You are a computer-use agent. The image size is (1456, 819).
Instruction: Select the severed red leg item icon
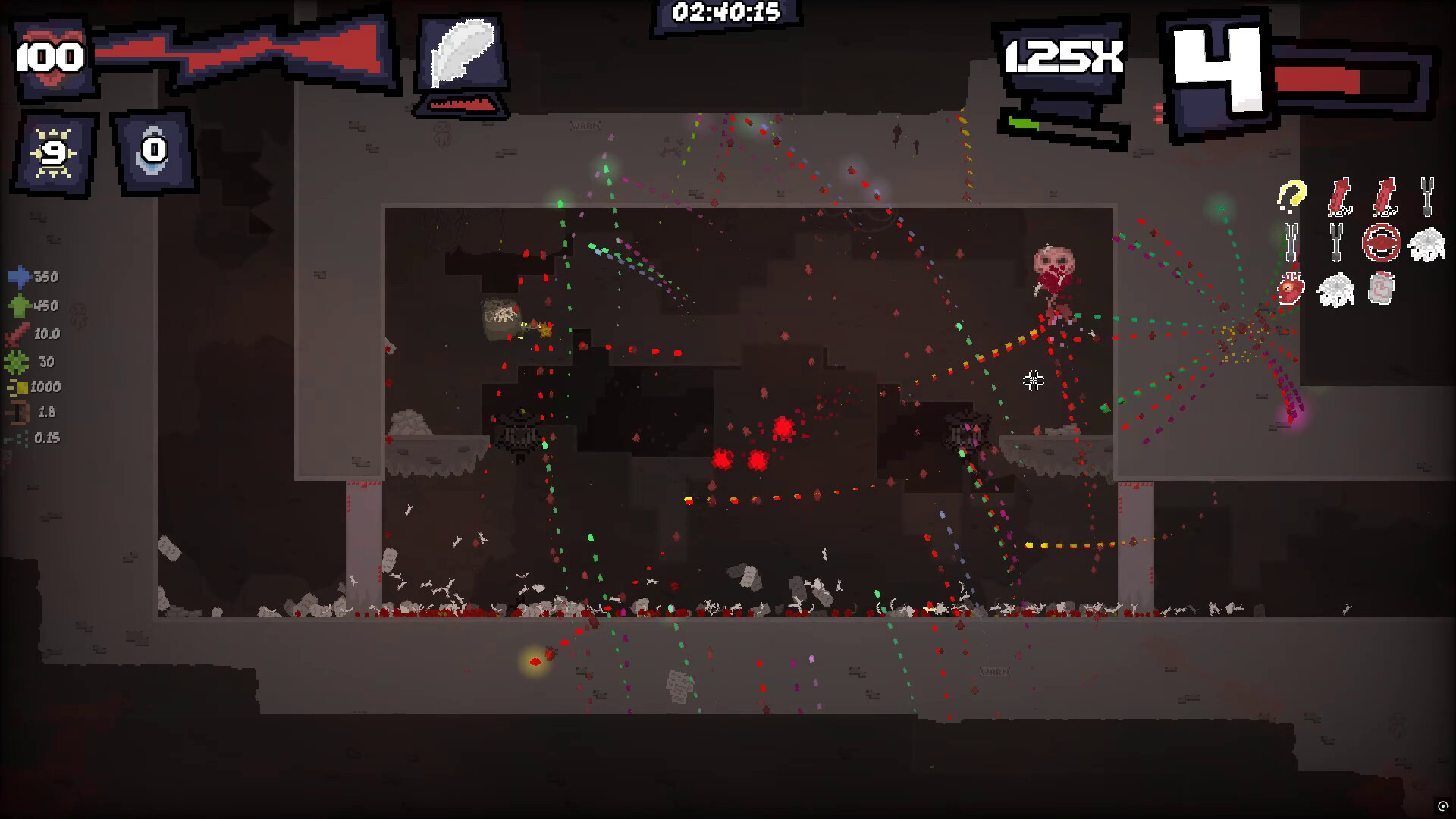(1339, 197)
